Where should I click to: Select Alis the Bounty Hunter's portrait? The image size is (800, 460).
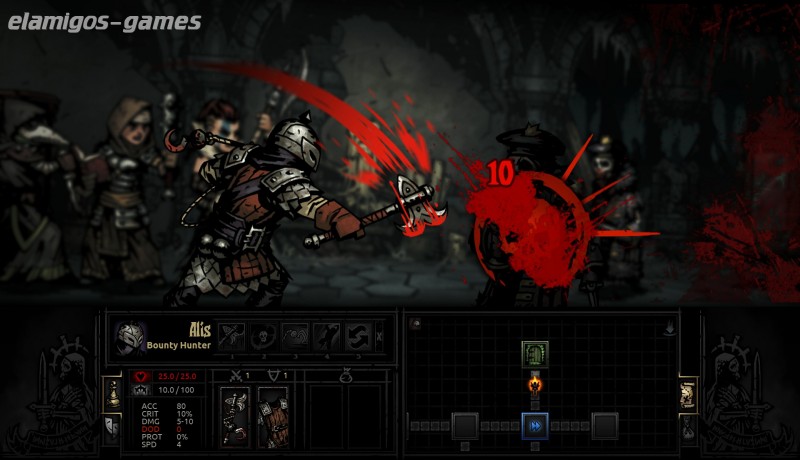pyautogui.click(x=131, y=338)
